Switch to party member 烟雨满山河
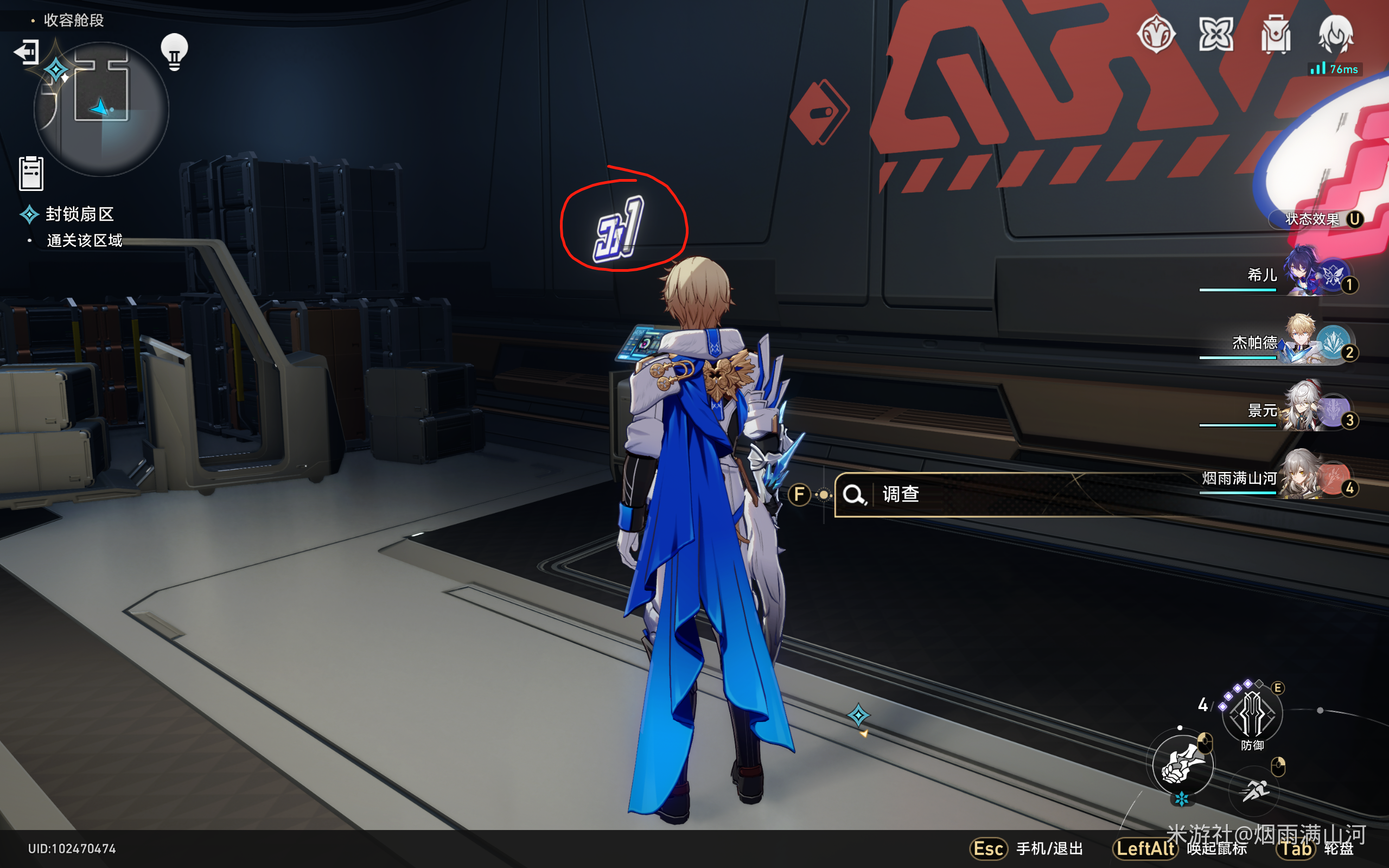This screenshot has width=1389, height=868. [1303, 476]
